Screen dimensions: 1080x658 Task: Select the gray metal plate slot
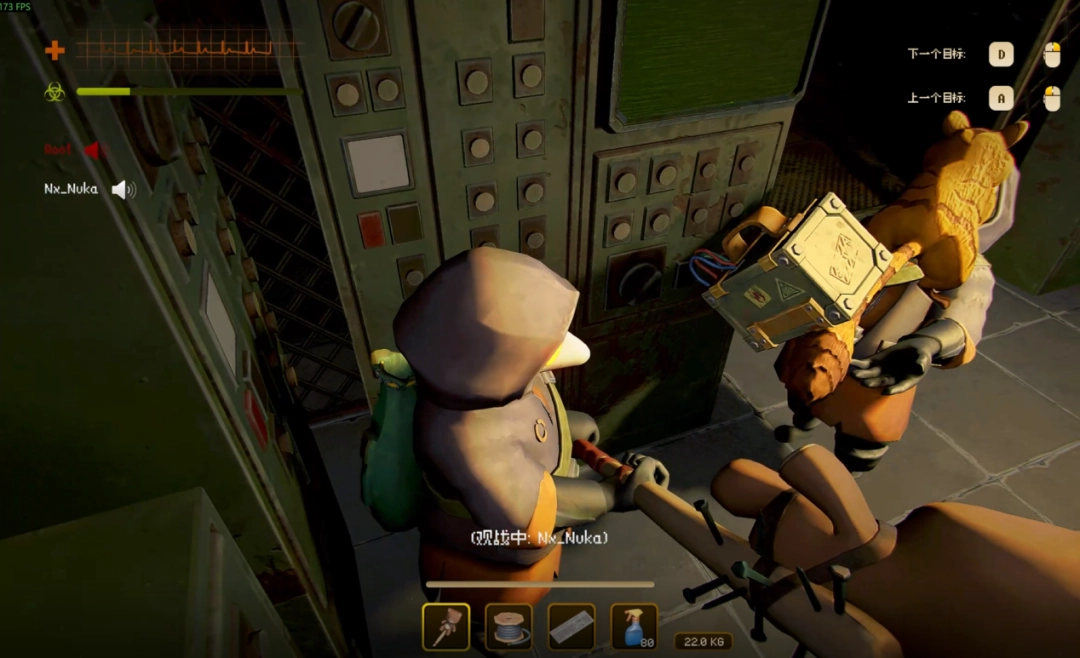click(x=572, y=627)
